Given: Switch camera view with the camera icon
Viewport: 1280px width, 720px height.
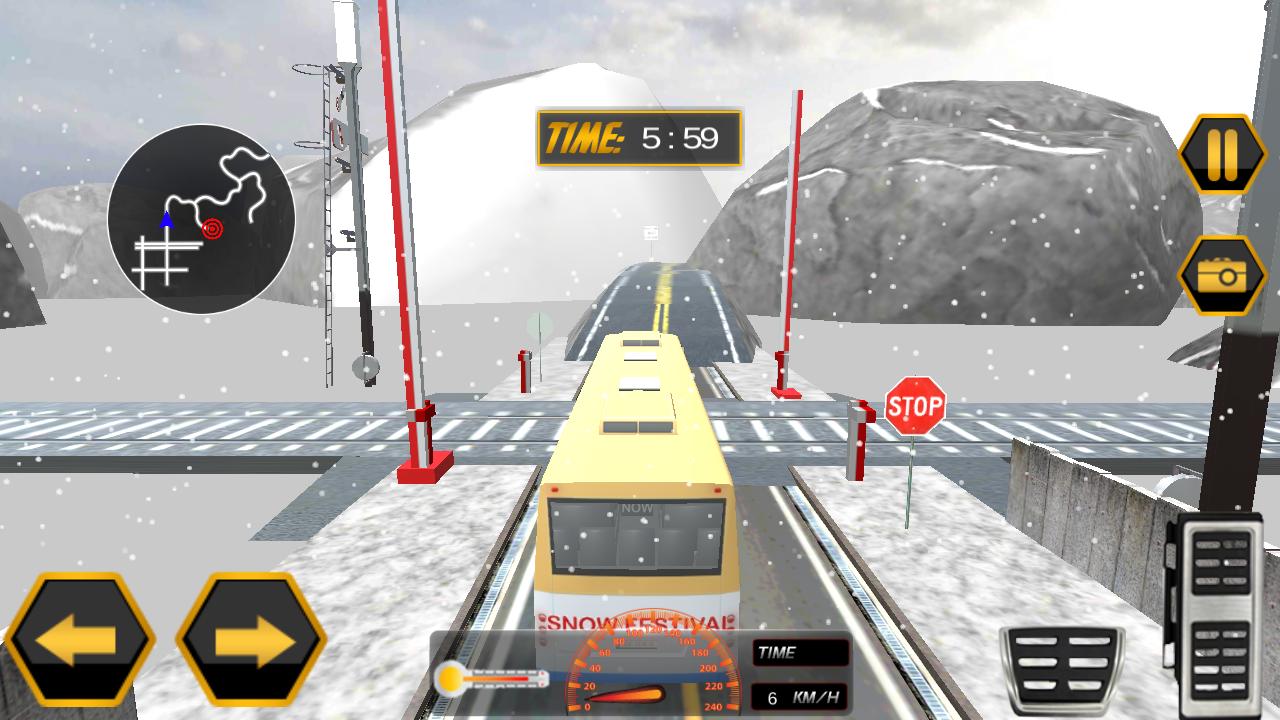Looking at the screenshot, I should coord(1222,275).
